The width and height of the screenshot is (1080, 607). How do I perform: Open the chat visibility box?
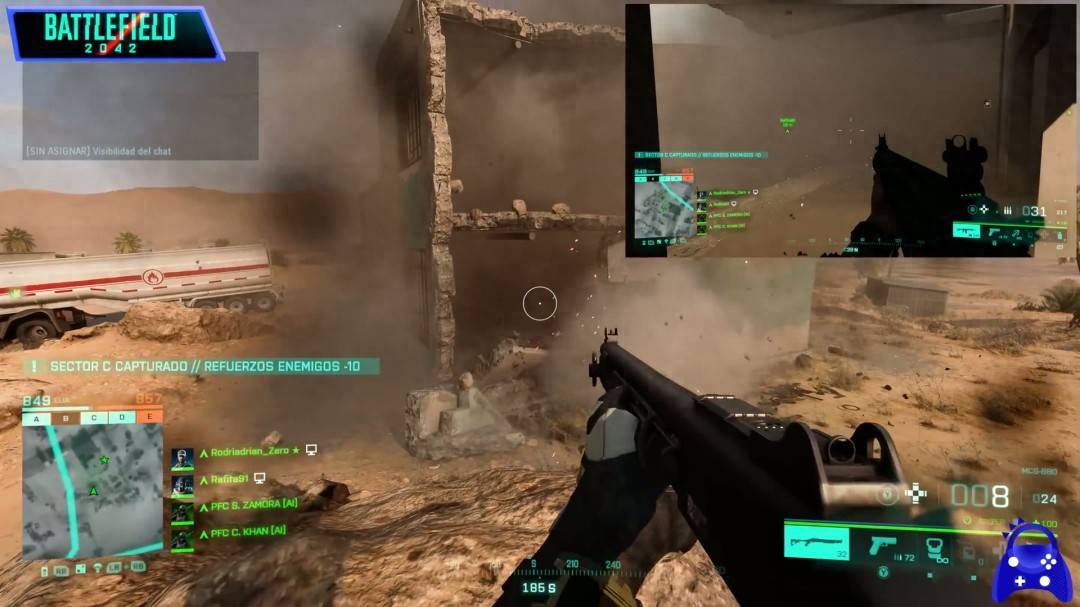pyautogui.click(x=141, y=106)
